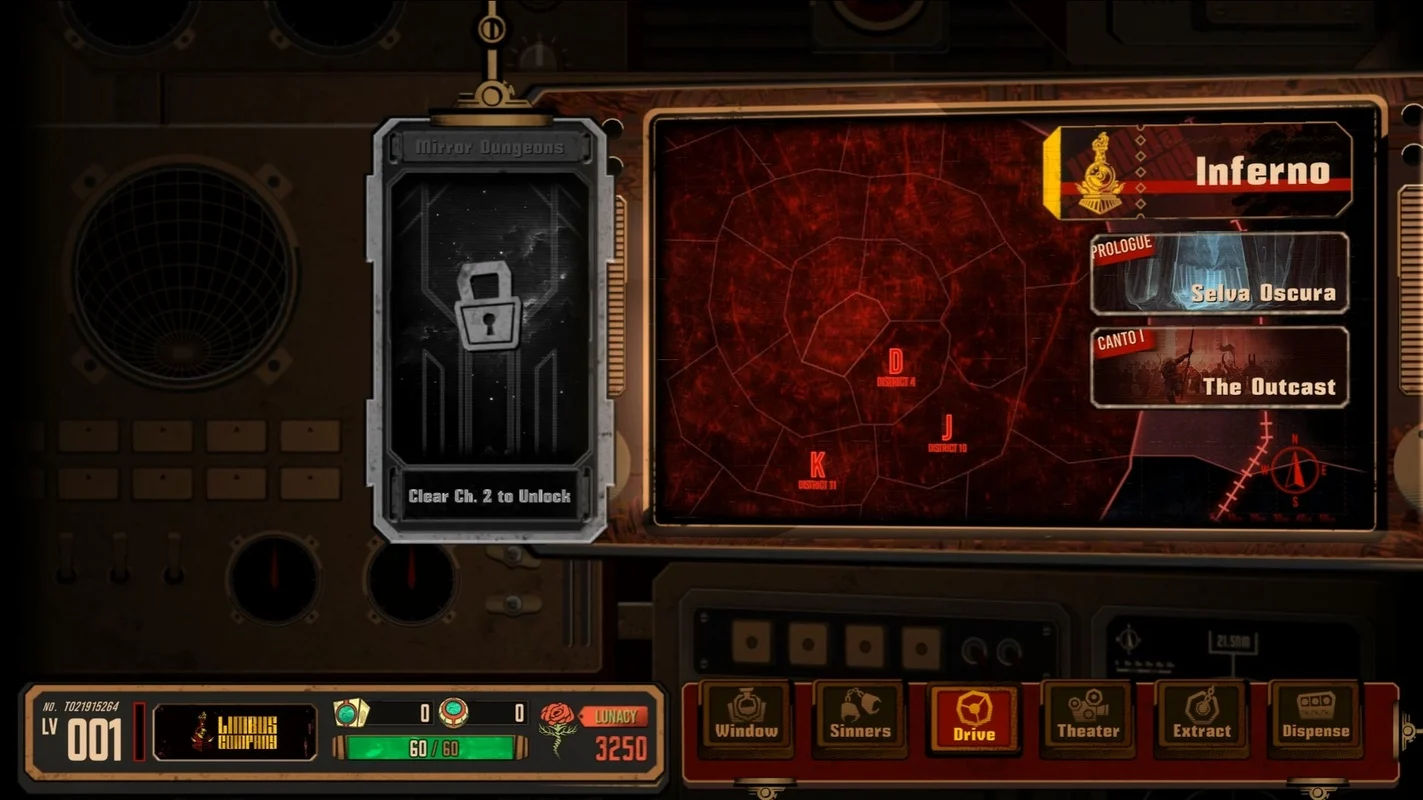
Task: Enter Canto I The Outcast
Action: coord(1219,368)
